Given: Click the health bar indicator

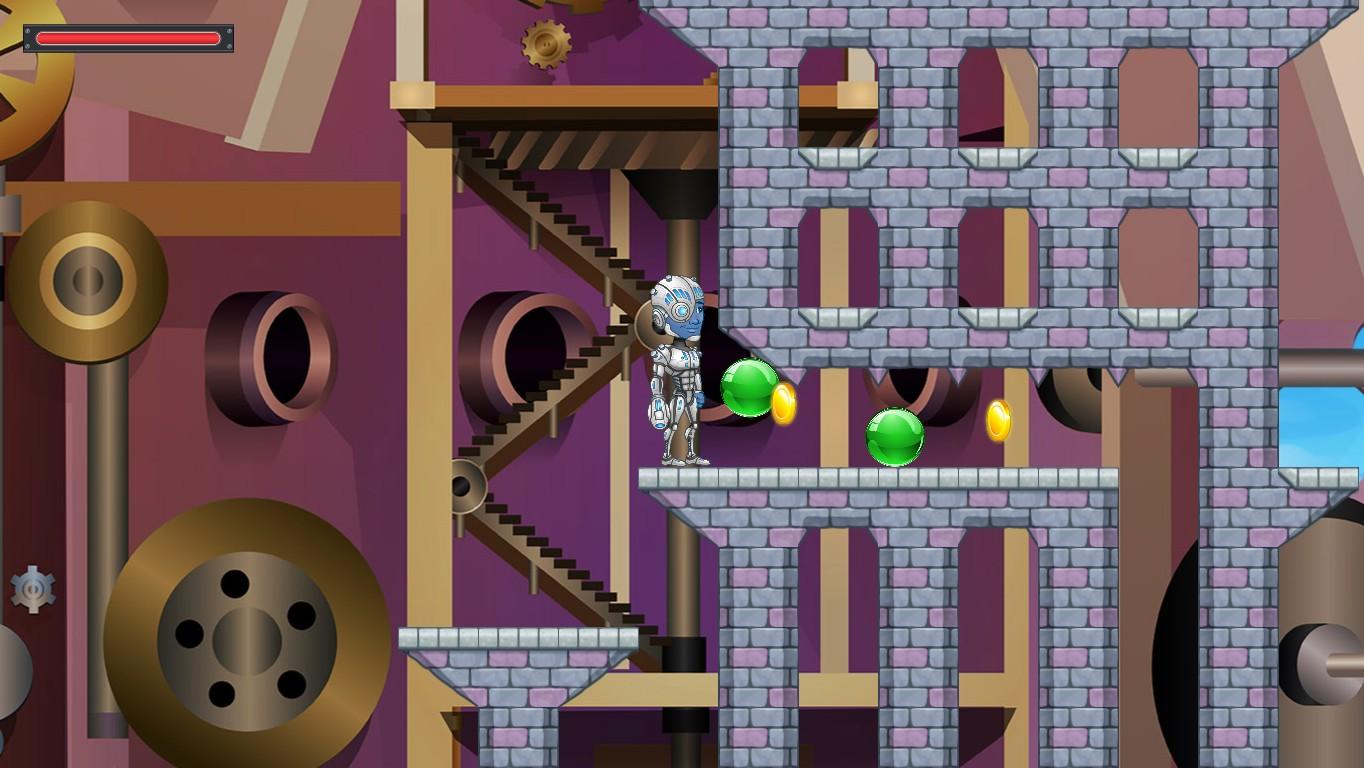Looking at the screenshot, I should tap(130, 38).
